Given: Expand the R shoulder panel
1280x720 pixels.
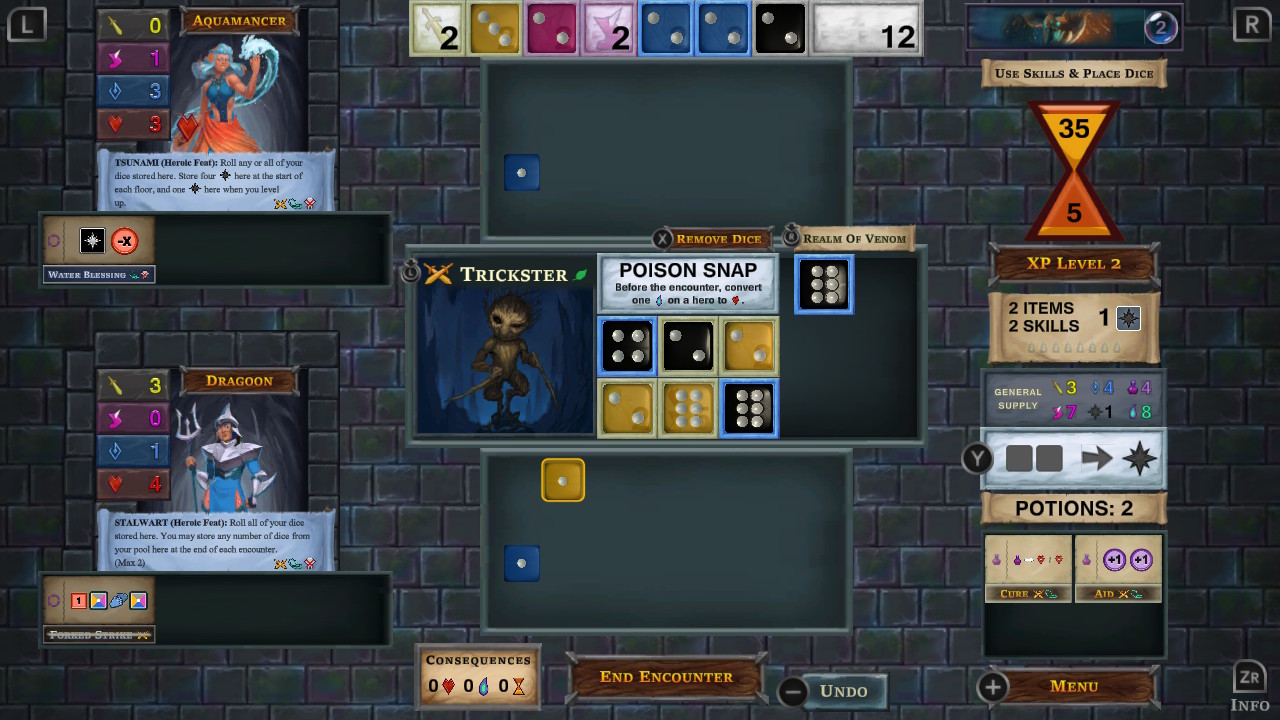Looking at the screenshot, I should (1252, 24).
